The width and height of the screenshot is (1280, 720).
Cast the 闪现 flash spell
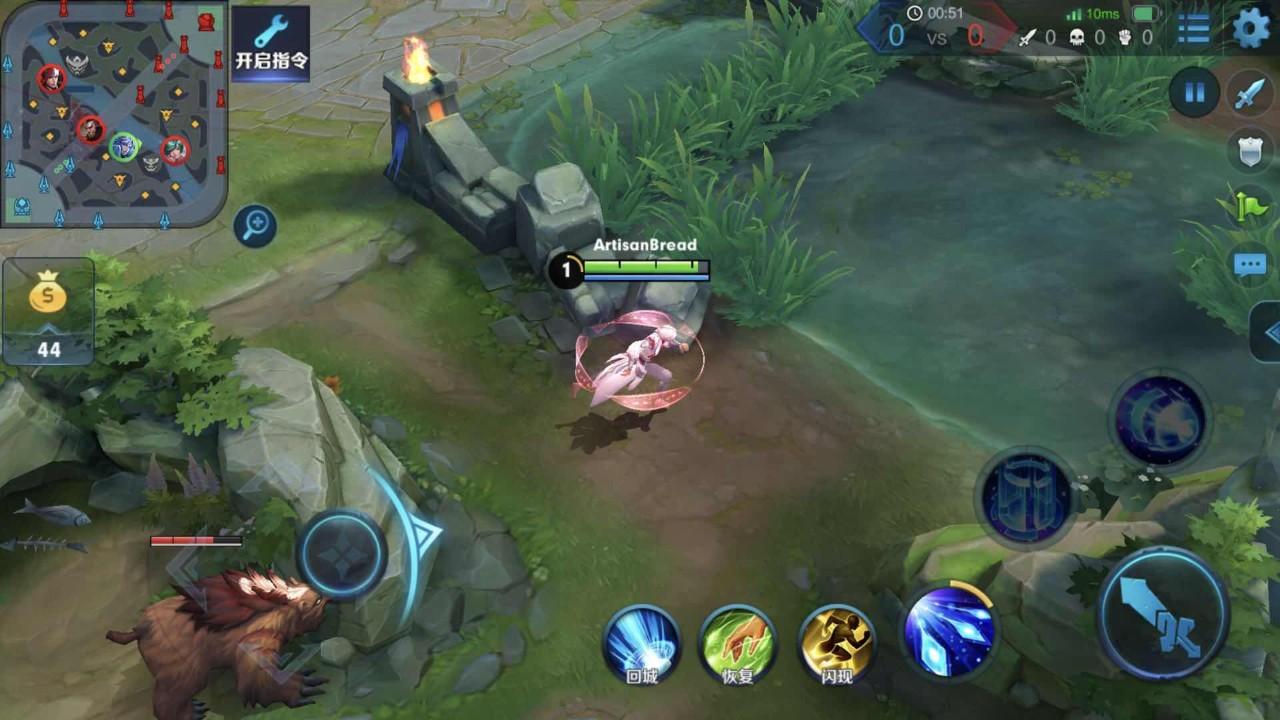pos(837,645)
